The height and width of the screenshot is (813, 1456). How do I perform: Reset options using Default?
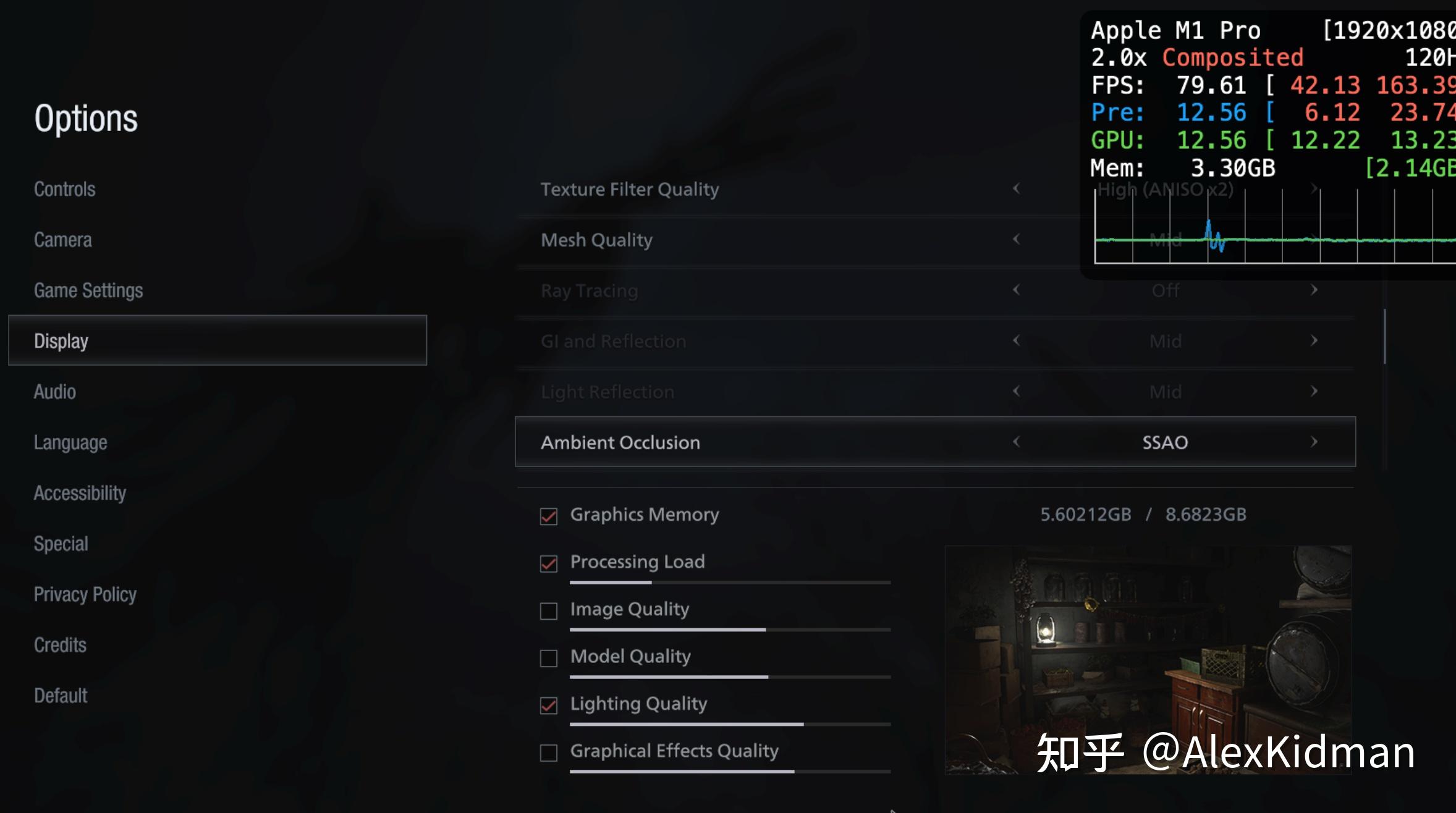[60, 694]
